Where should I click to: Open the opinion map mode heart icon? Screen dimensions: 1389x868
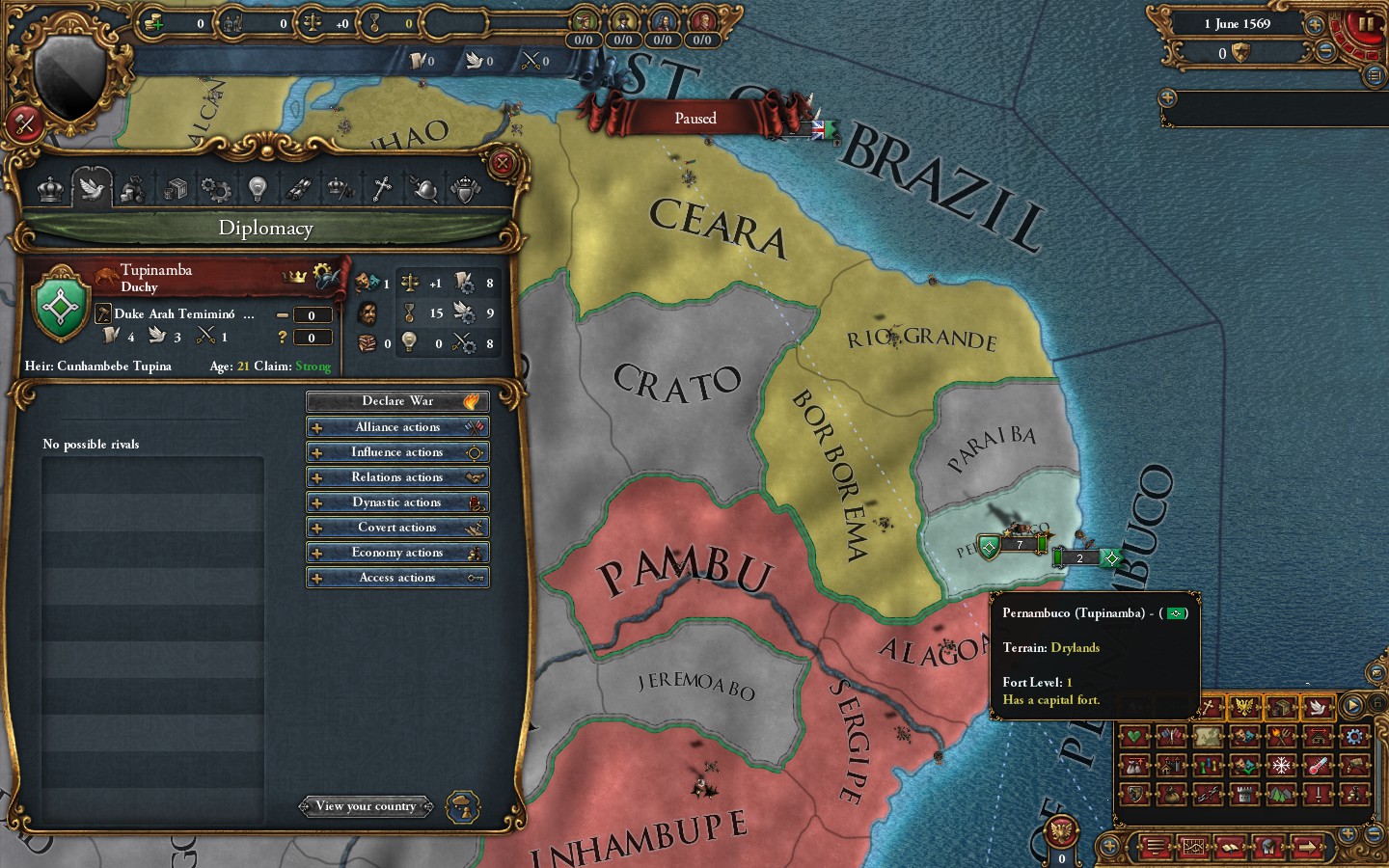click(x=1133, y=737)
